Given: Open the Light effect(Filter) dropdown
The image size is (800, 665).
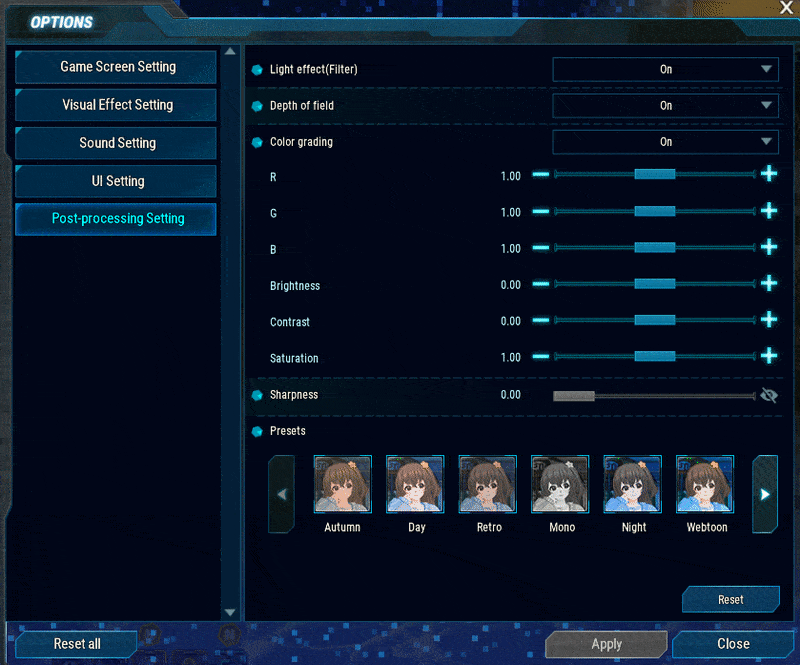Looking at the screenshot, I should pos(665,69).
